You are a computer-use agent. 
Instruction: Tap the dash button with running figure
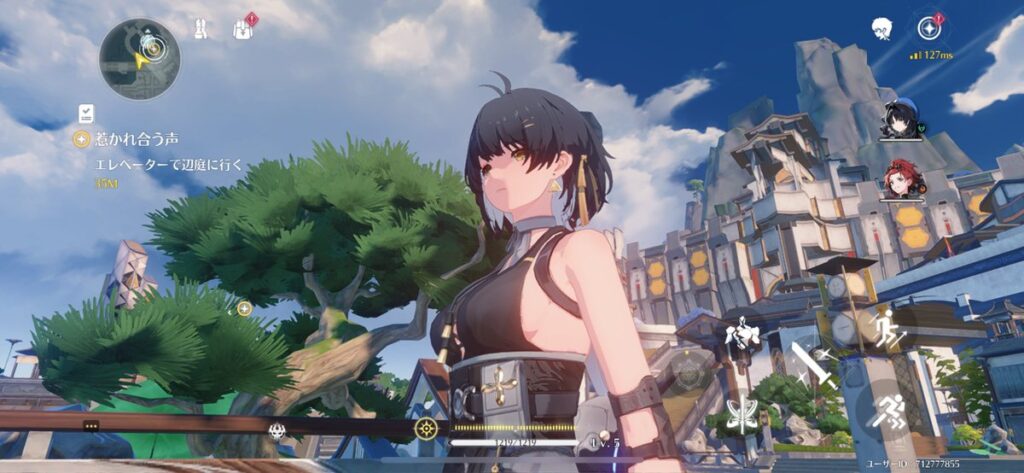click(886, 410)
